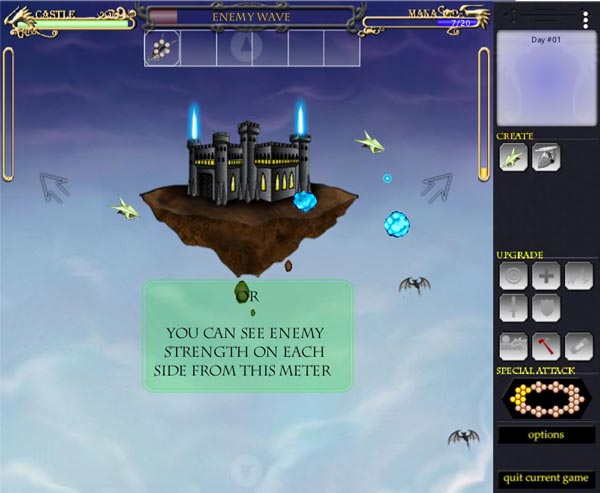Choose the target circle upgrade
The height and width of the screenshot is (493, 600).
coord(514,275)
